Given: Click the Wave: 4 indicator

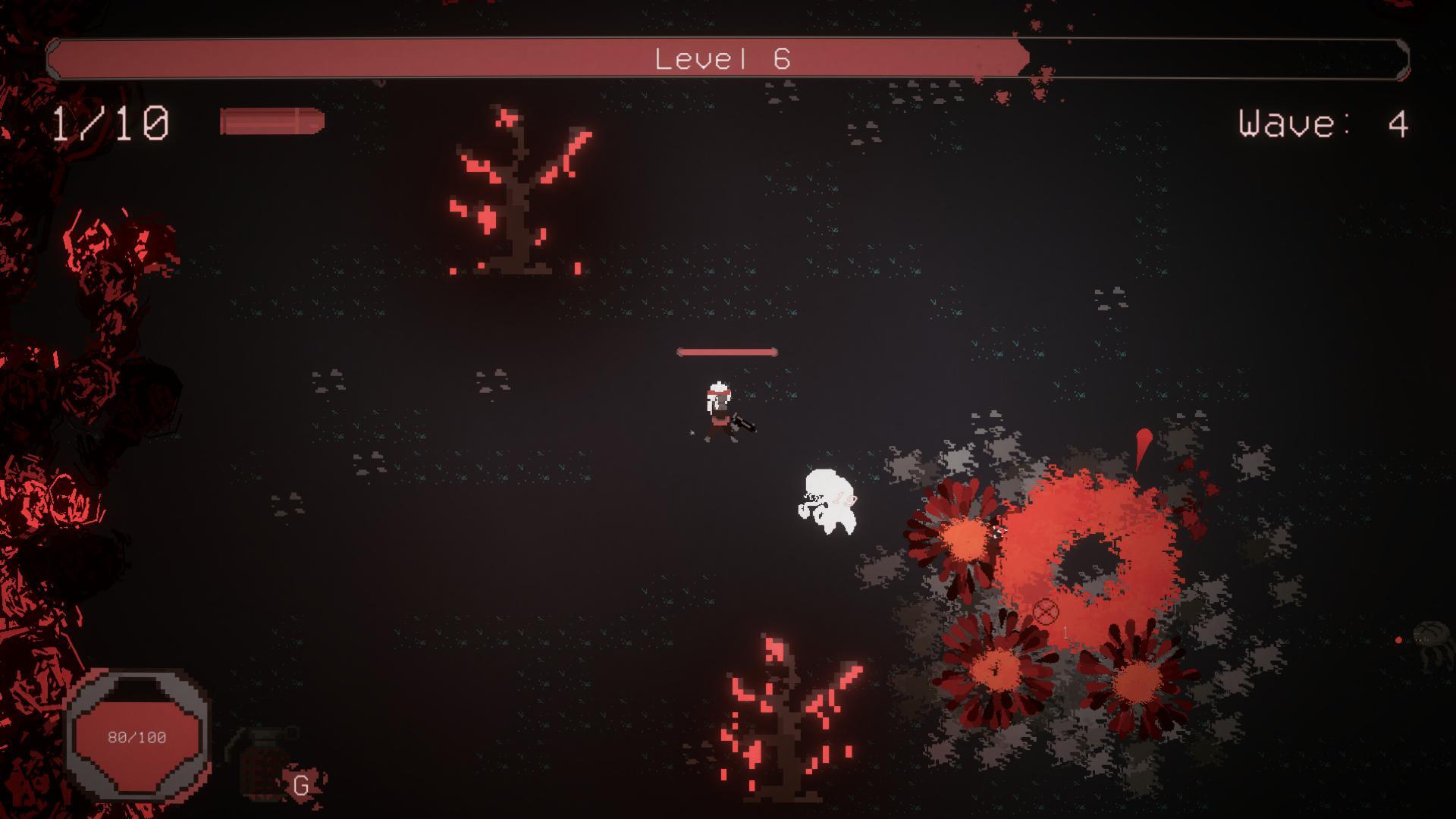Looking at the screenshot, I should click(1323, 121).
